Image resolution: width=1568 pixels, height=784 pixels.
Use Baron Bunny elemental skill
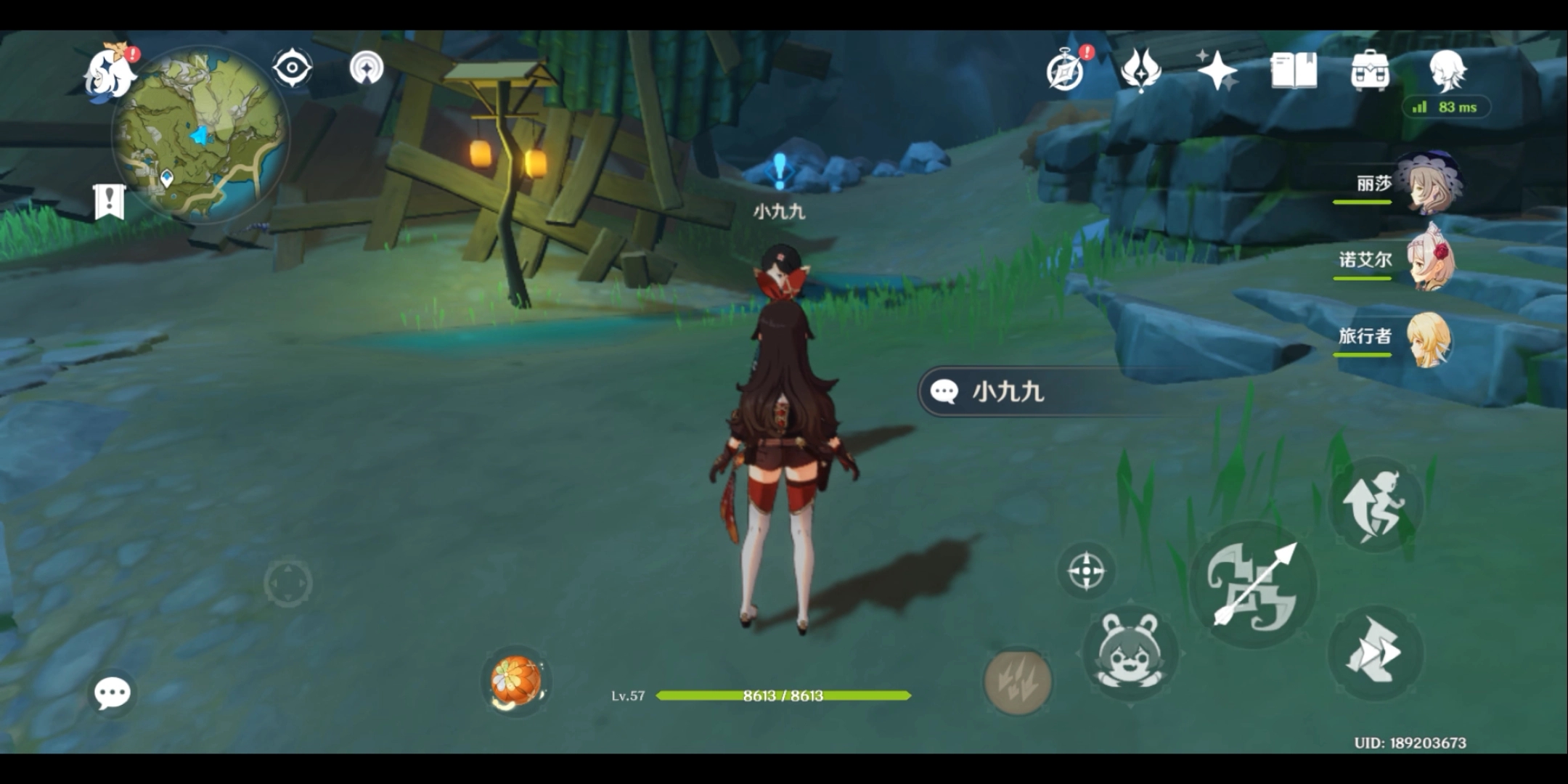pyautogui.click(x=1130, y=653)
